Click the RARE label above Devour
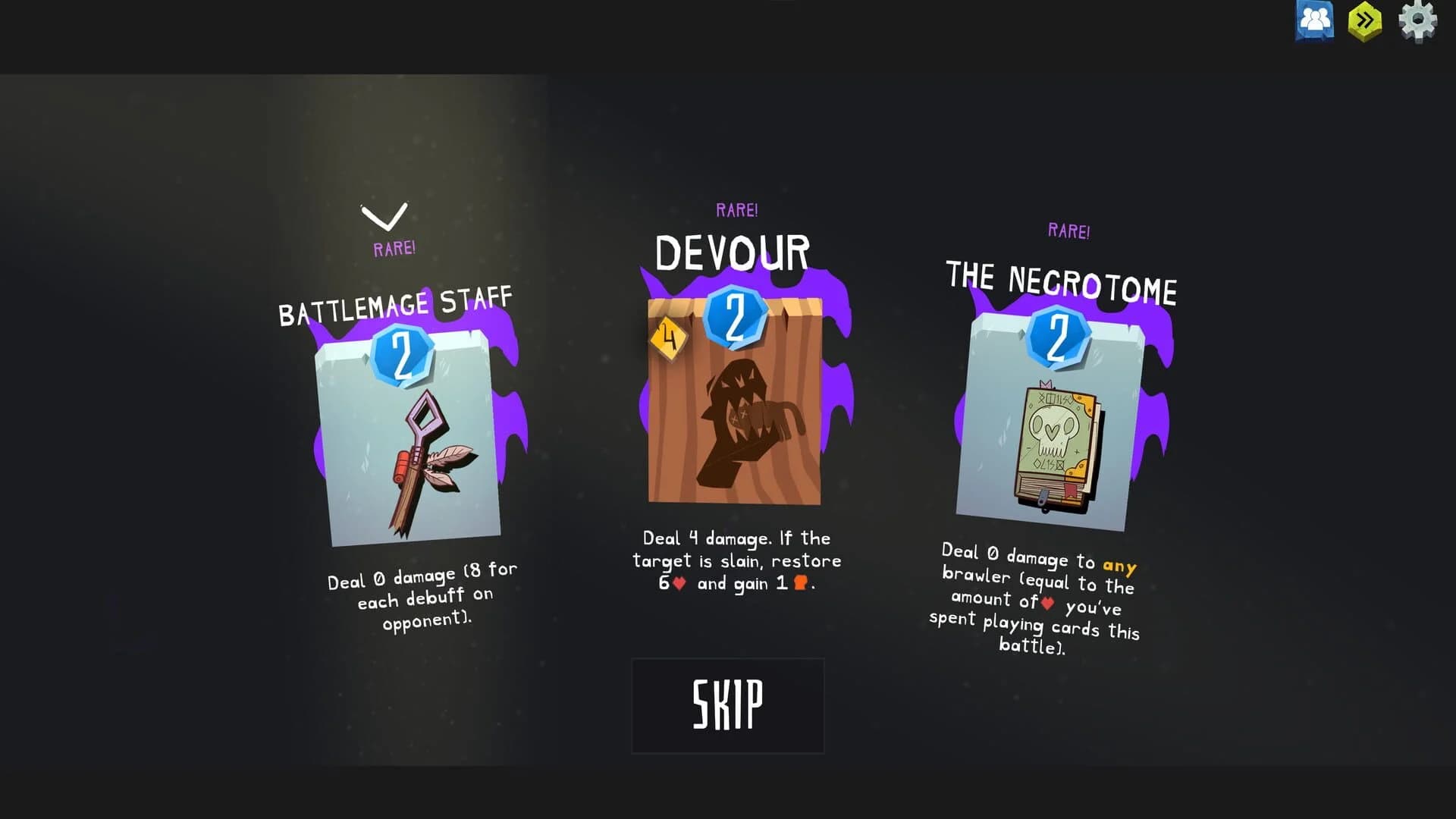 tap(738, 209)
